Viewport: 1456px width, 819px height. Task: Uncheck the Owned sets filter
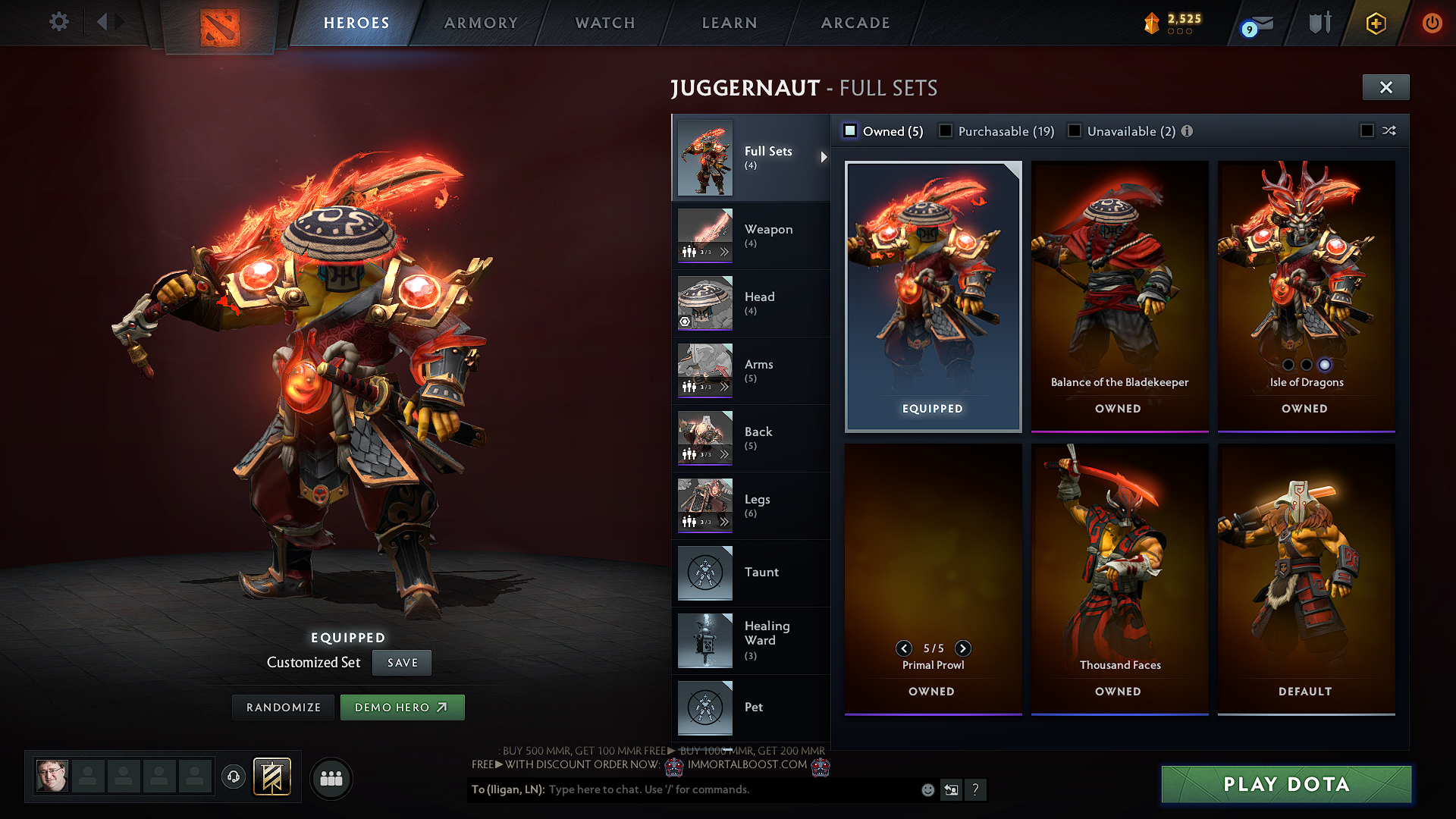850,130
